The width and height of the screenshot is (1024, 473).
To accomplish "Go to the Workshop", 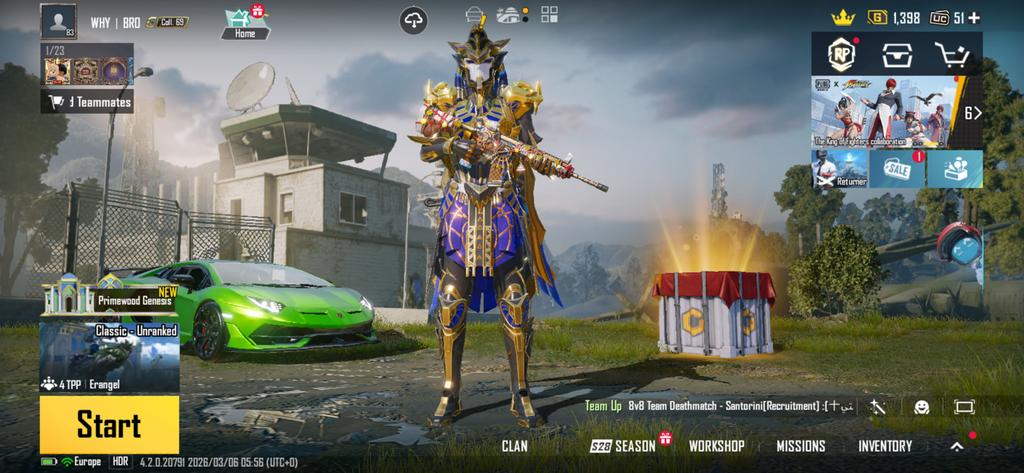I will (x=716, y=446).
